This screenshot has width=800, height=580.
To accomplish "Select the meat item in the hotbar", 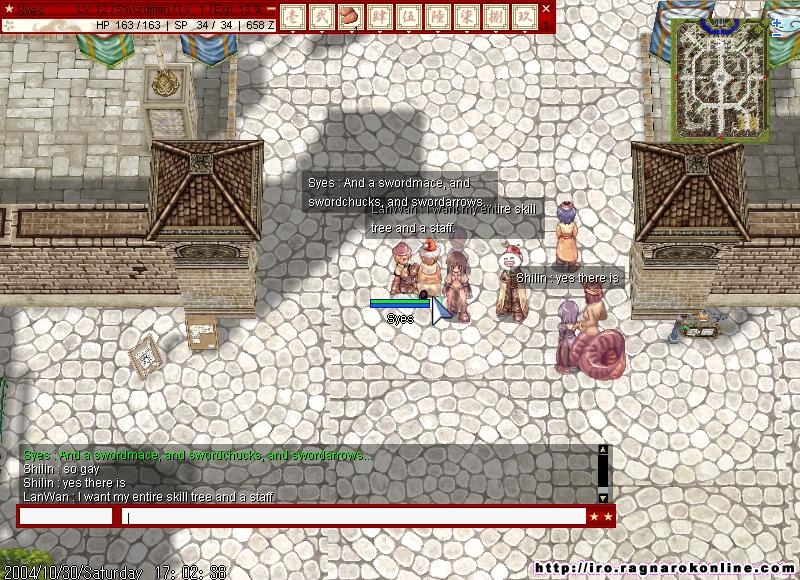I will (350, 16).
